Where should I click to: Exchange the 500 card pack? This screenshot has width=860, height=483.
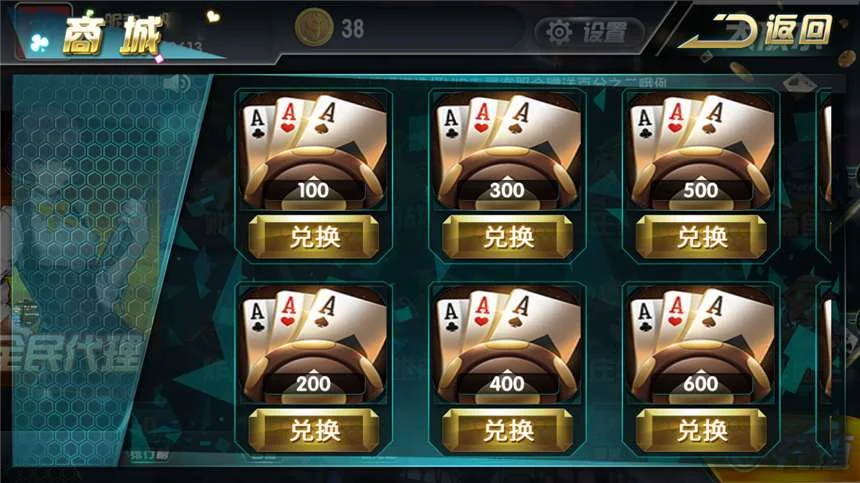pos(701,237)
